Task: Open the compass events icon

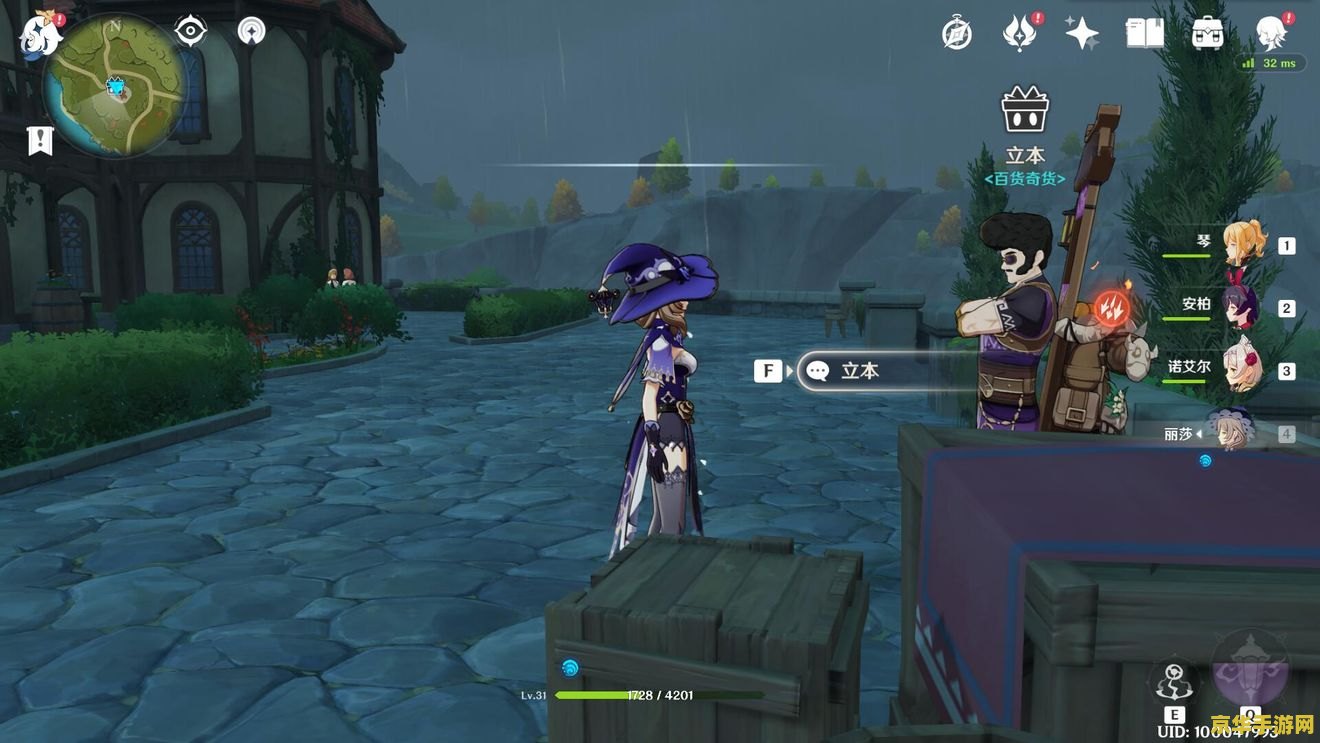Action: (x=957, y=34)
